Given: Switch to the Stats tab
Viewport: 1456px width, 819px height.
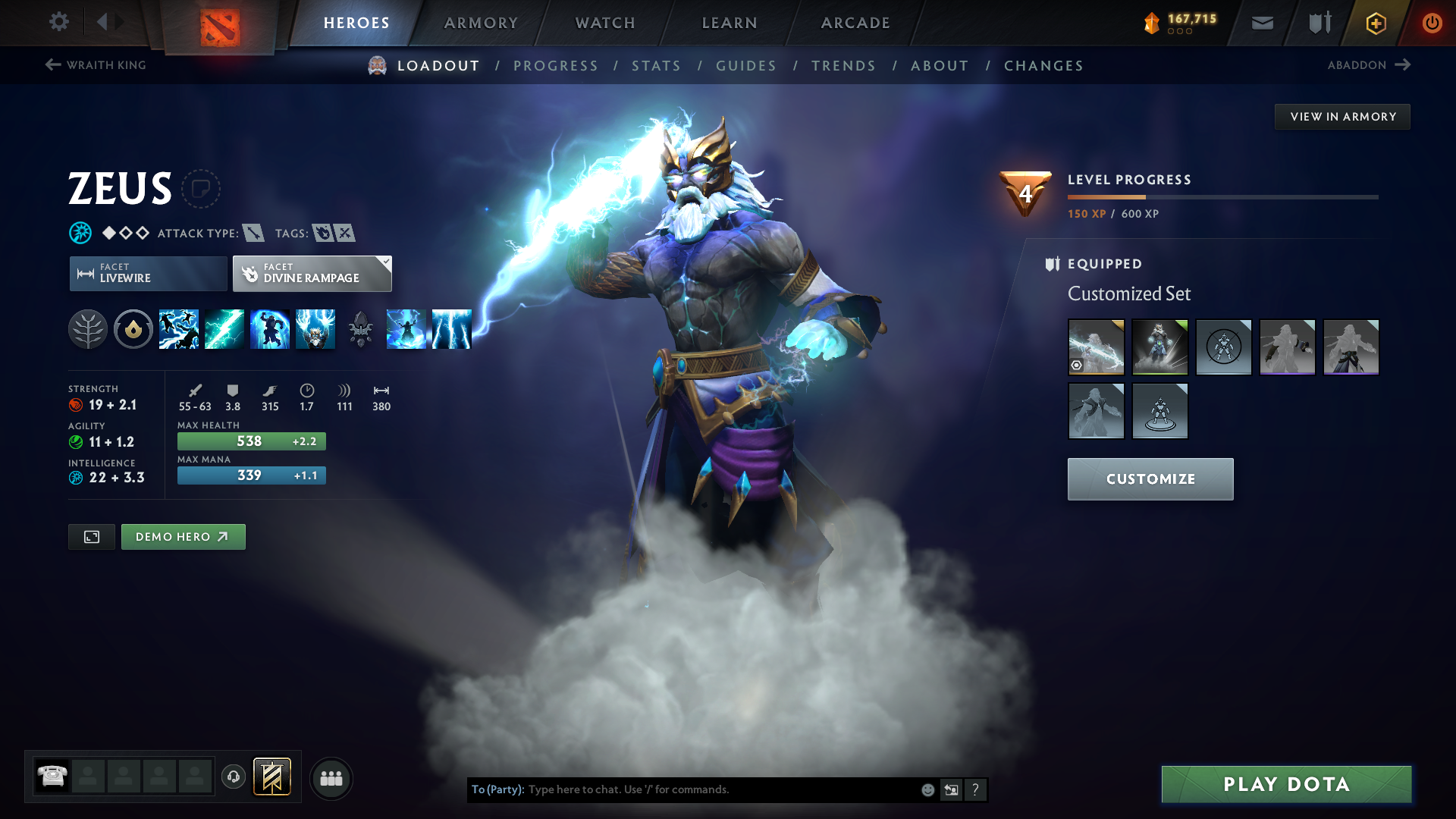Looking at the screenshot, I should [x=656, y=66].
